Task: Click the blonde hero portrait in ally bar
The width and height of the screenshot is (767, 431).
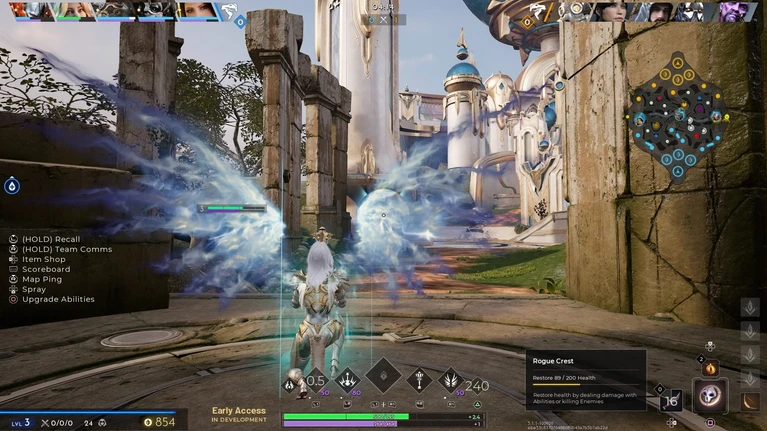Action: pos(73,11)
